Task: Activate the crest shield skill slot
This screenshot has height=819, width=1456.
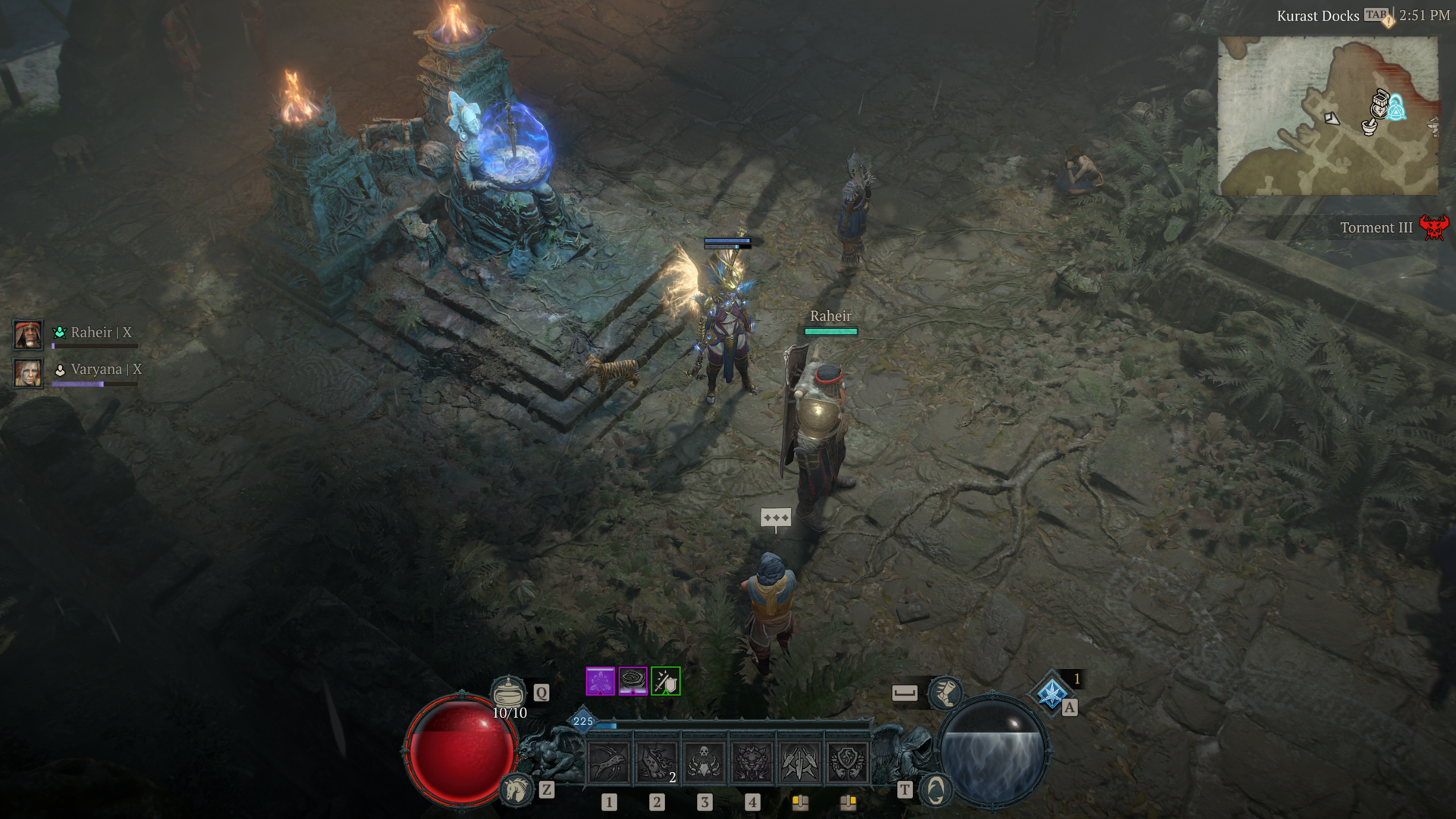Action: click(x=847, y=761)
